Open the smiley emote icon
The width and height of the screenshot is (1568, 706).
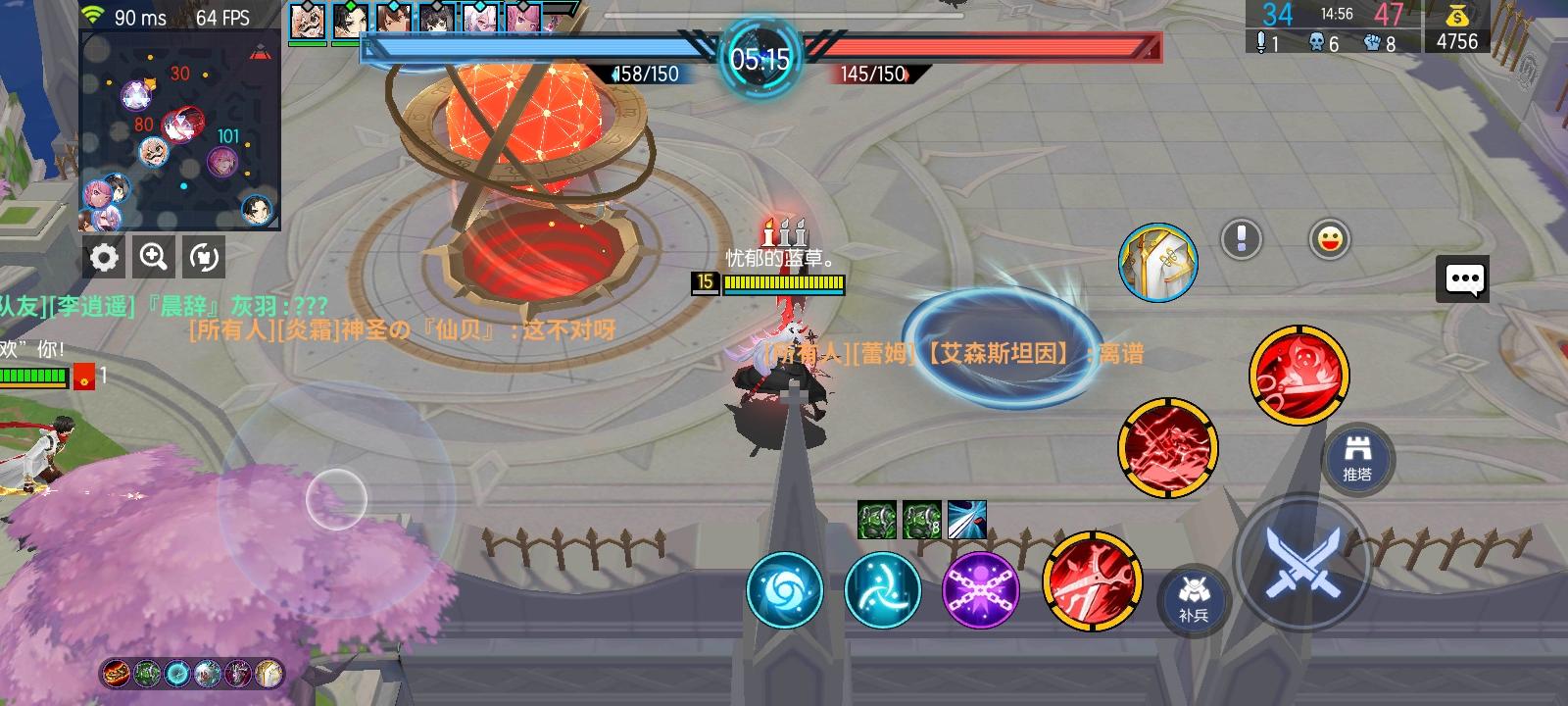coord(1329,238)
